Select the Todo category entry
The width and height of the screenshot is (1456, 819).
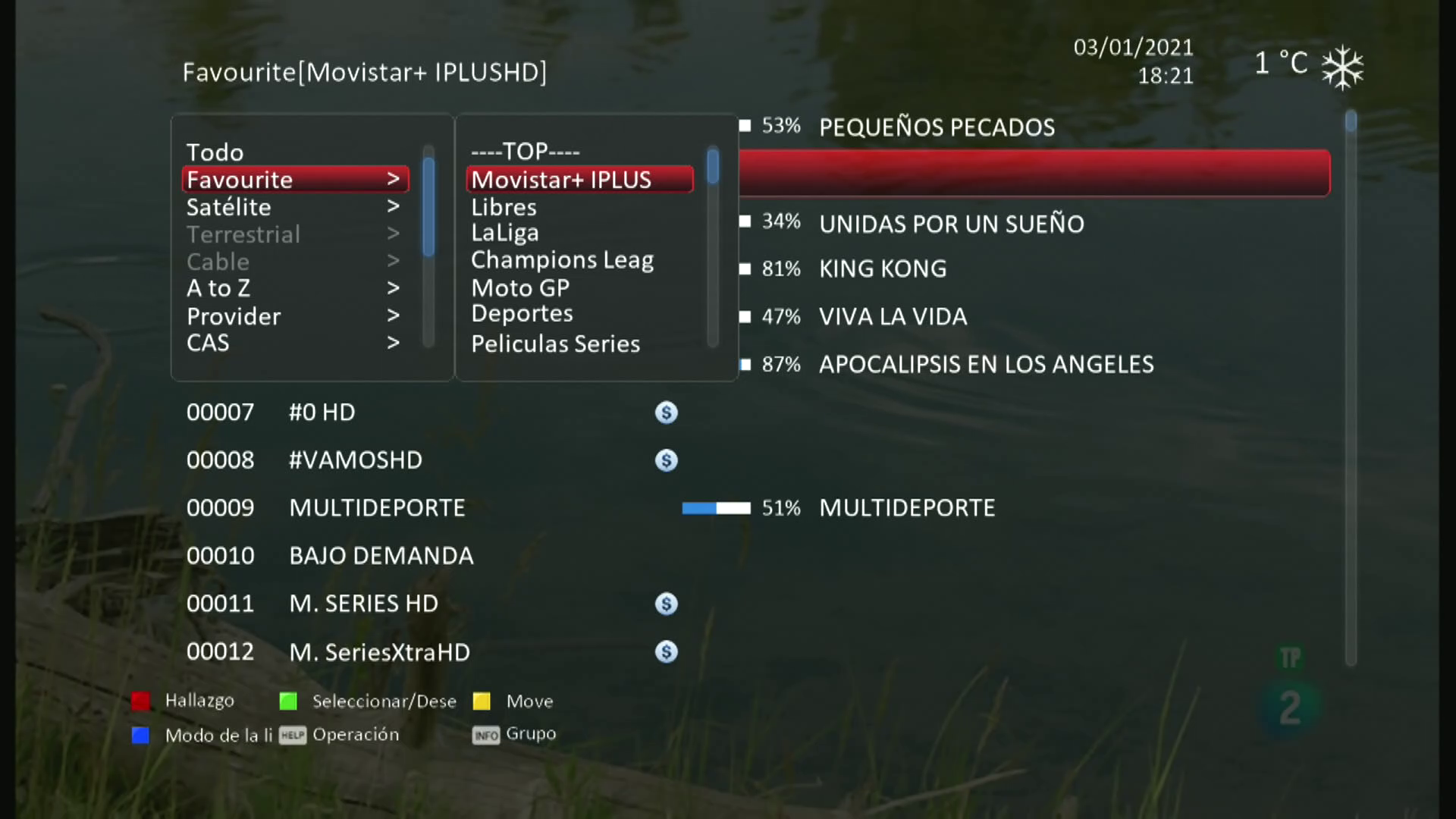point(215,152)
